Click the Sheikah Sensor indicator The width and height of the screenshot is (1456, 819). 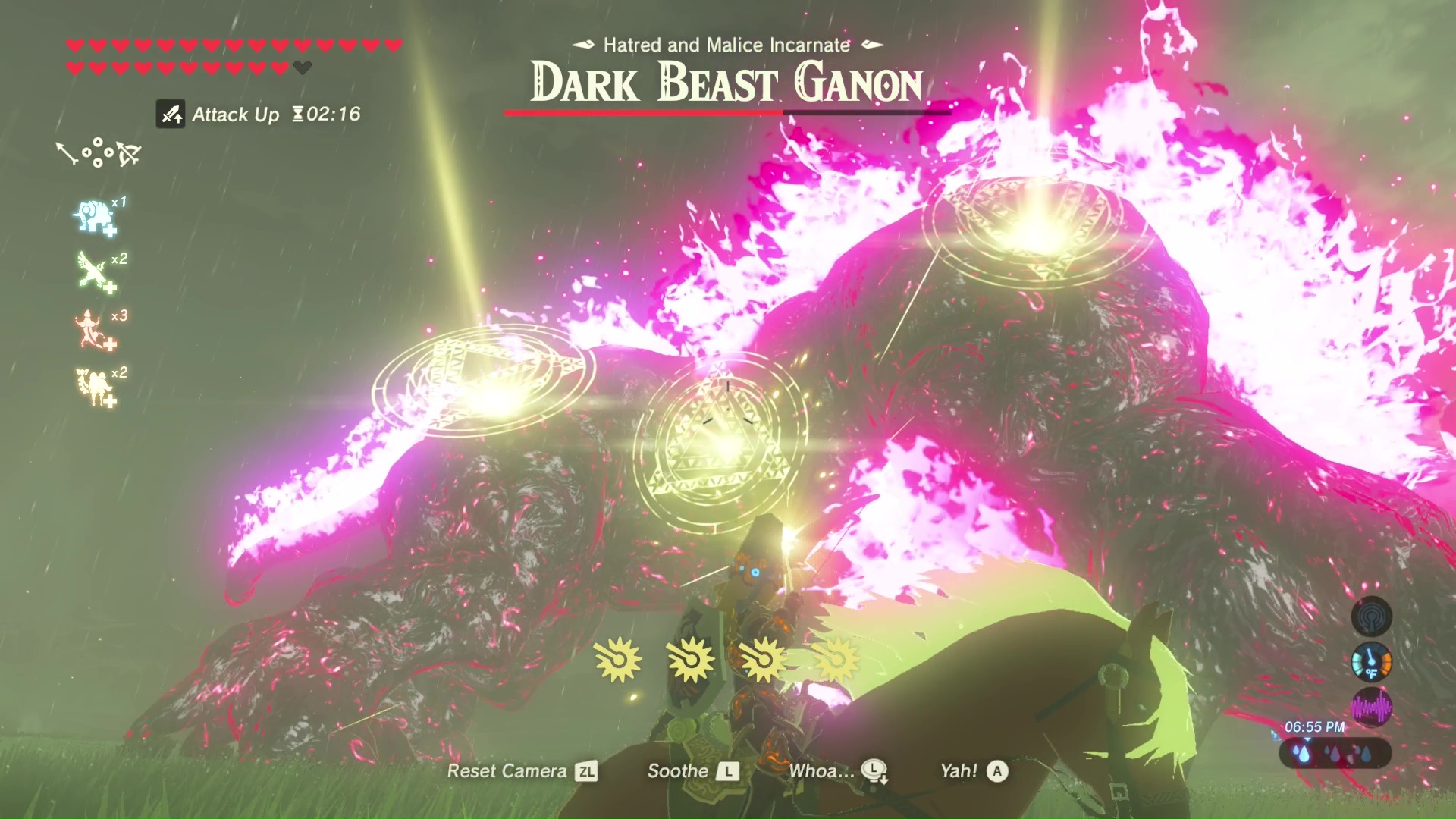click(1371, 616)
